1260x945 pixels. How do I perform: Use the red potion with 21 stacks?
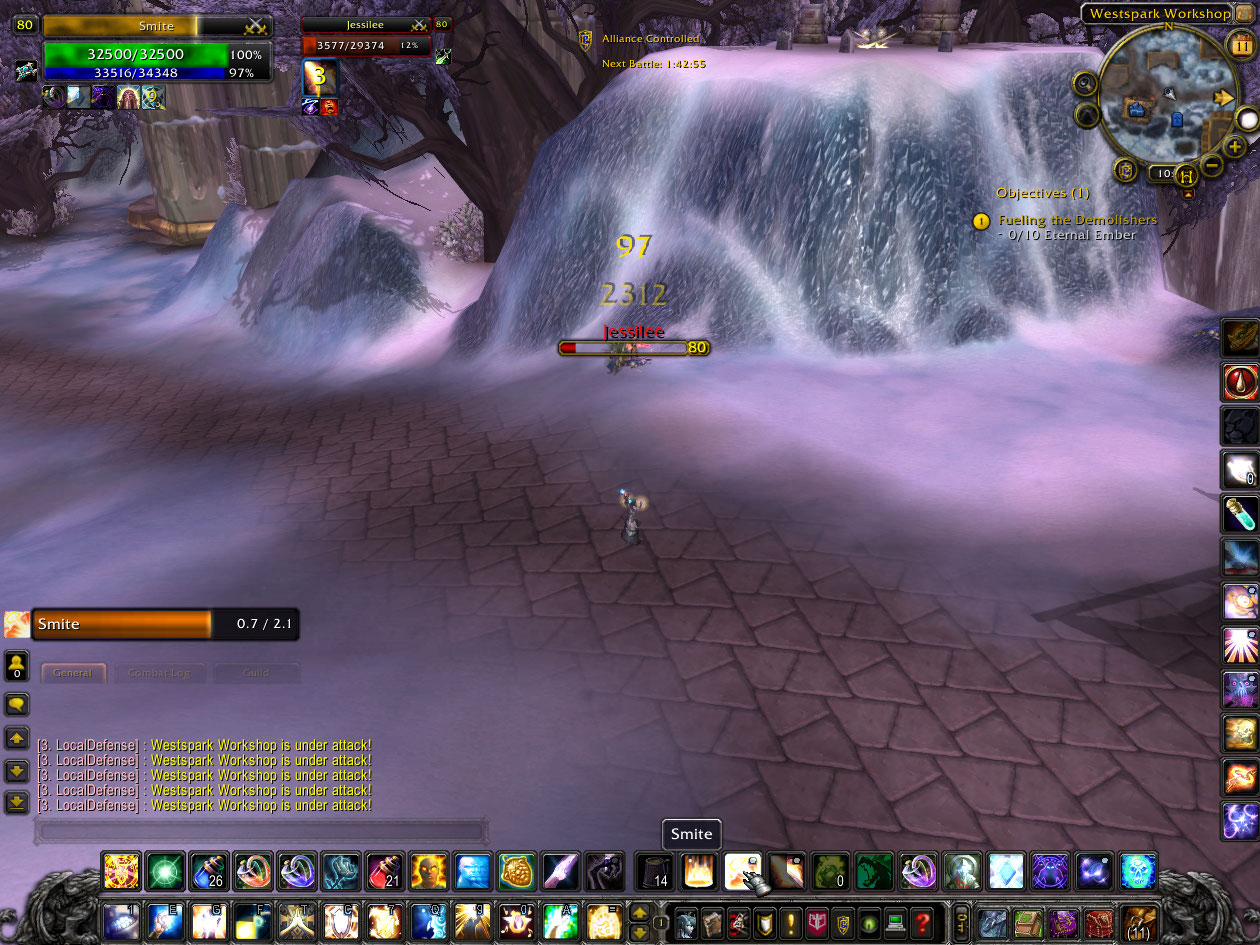(x=384, y=871)
